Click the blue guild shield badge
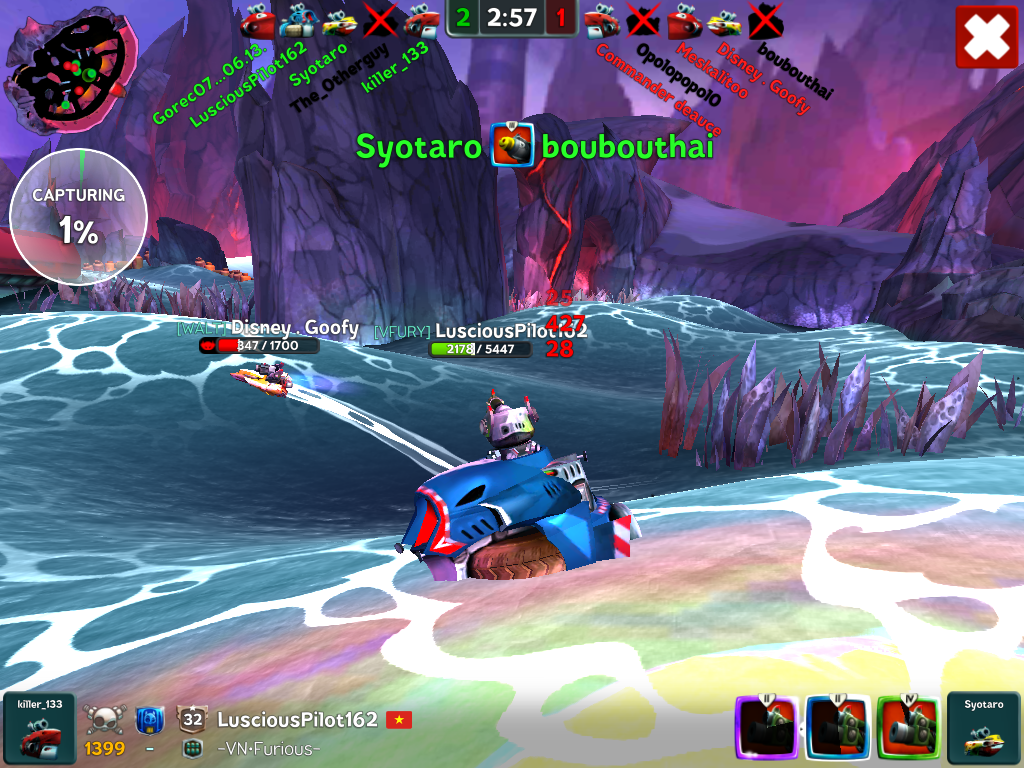This screenshot has height=768, width=1024. (x=149, y=719)
